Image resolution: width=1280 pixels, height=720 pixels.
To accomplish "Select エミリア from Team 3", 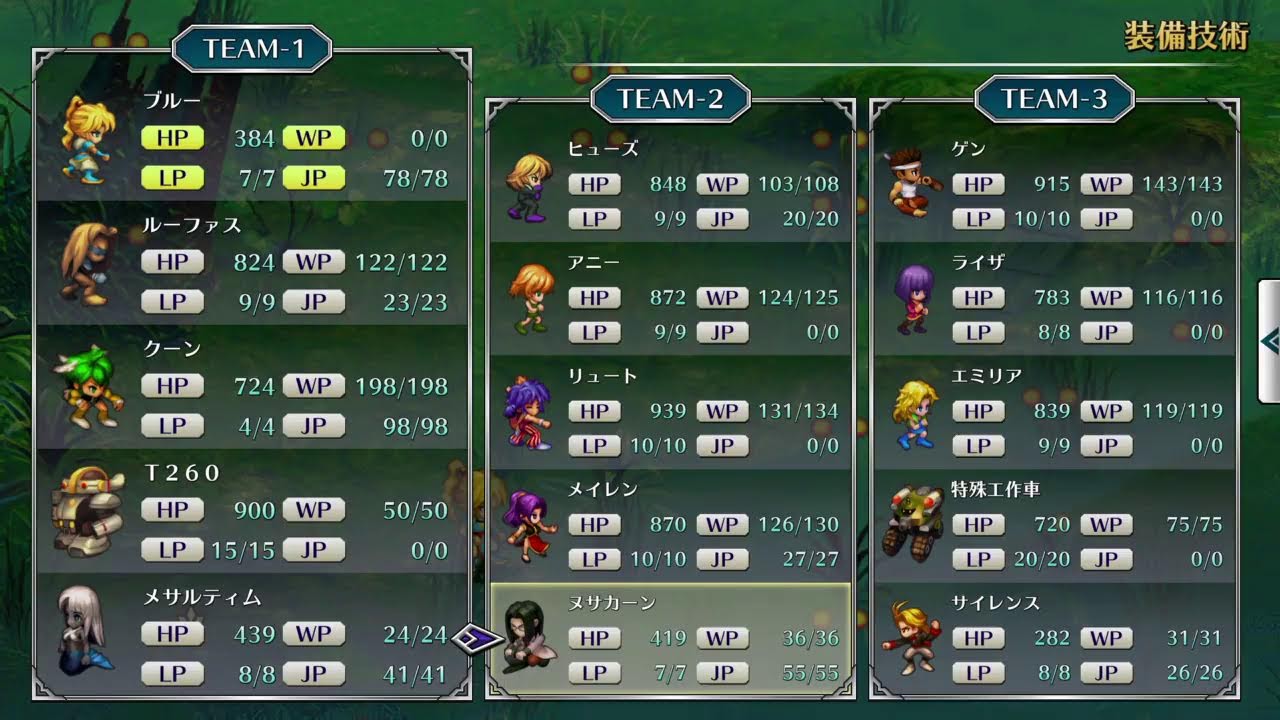I will pyautogui.click(x=1054, y=412).
